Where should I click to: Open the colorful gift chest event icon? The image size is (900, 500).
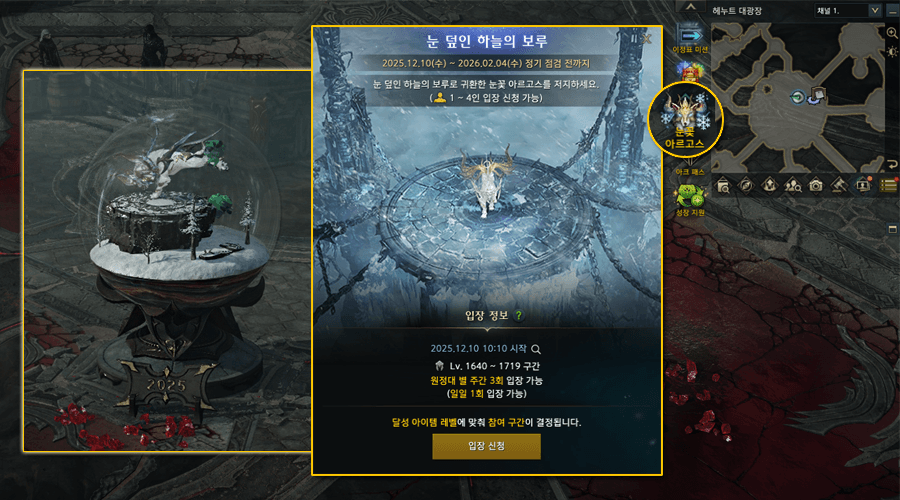(692, 69)
